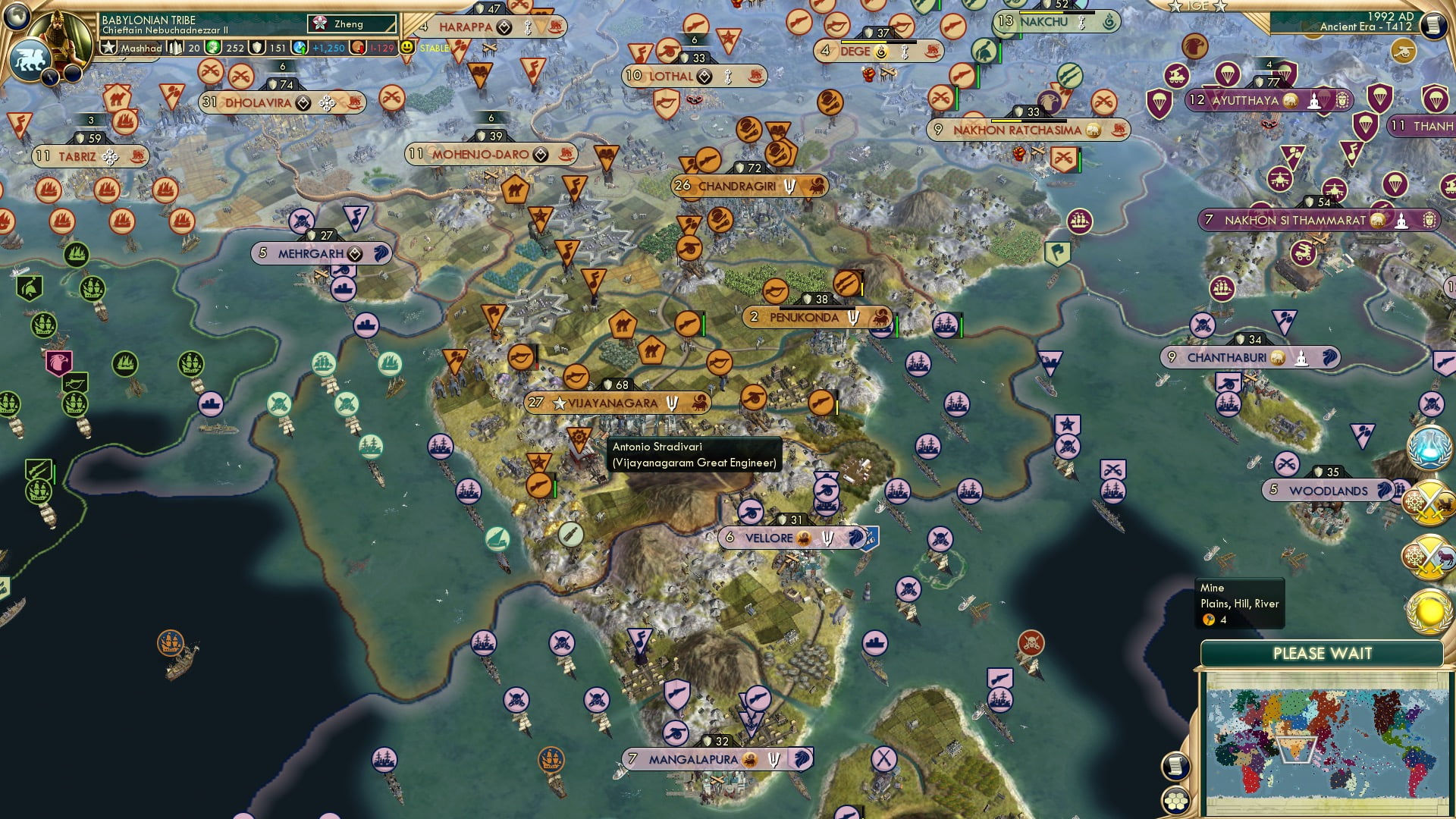Expand the Zheng diplomacy notification panel
This screenshot has height=819, width=1456.
coord(351,24)
